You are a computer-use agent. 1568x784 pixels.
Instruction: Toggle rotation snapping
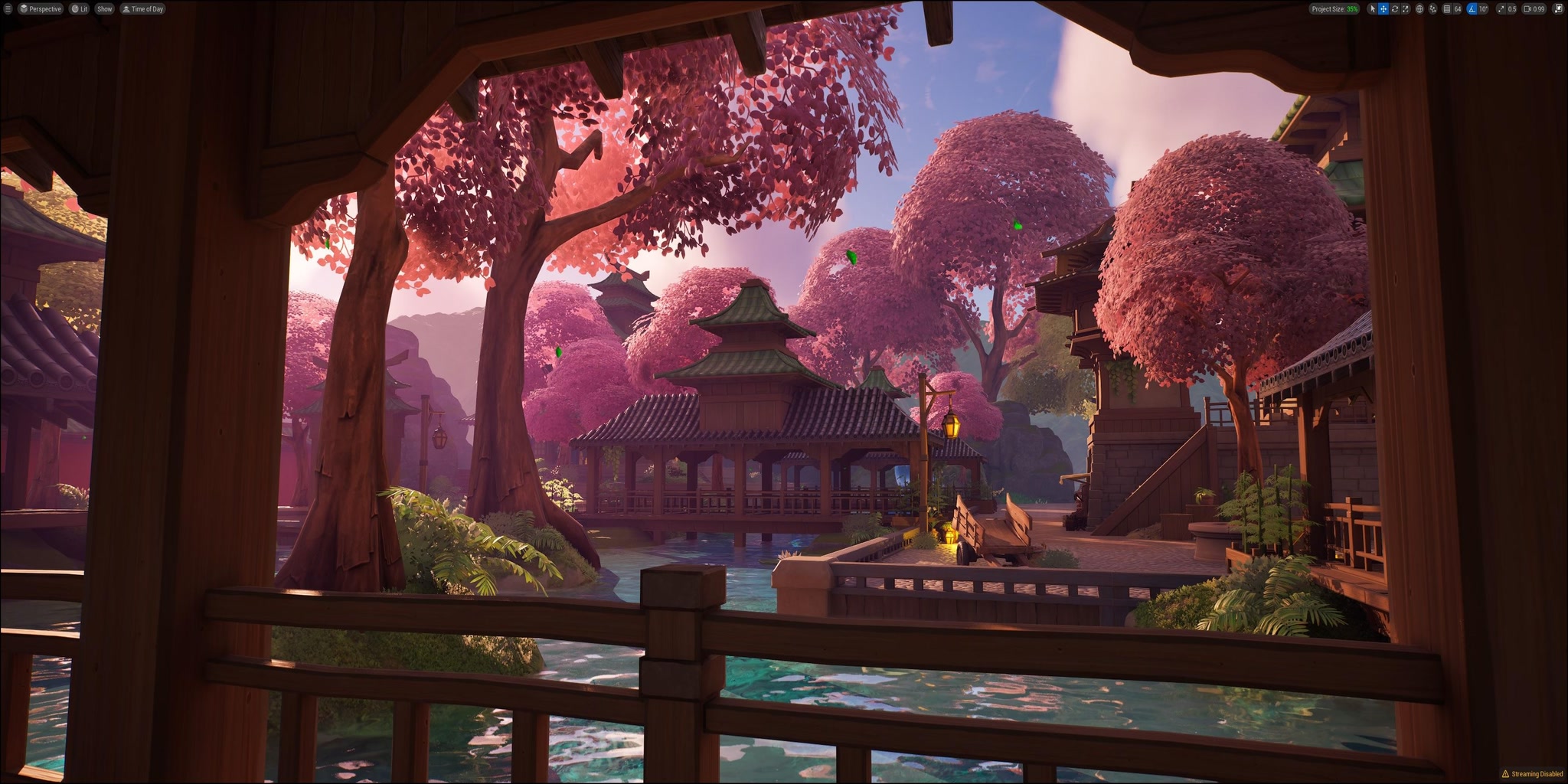coord(1471,8)
